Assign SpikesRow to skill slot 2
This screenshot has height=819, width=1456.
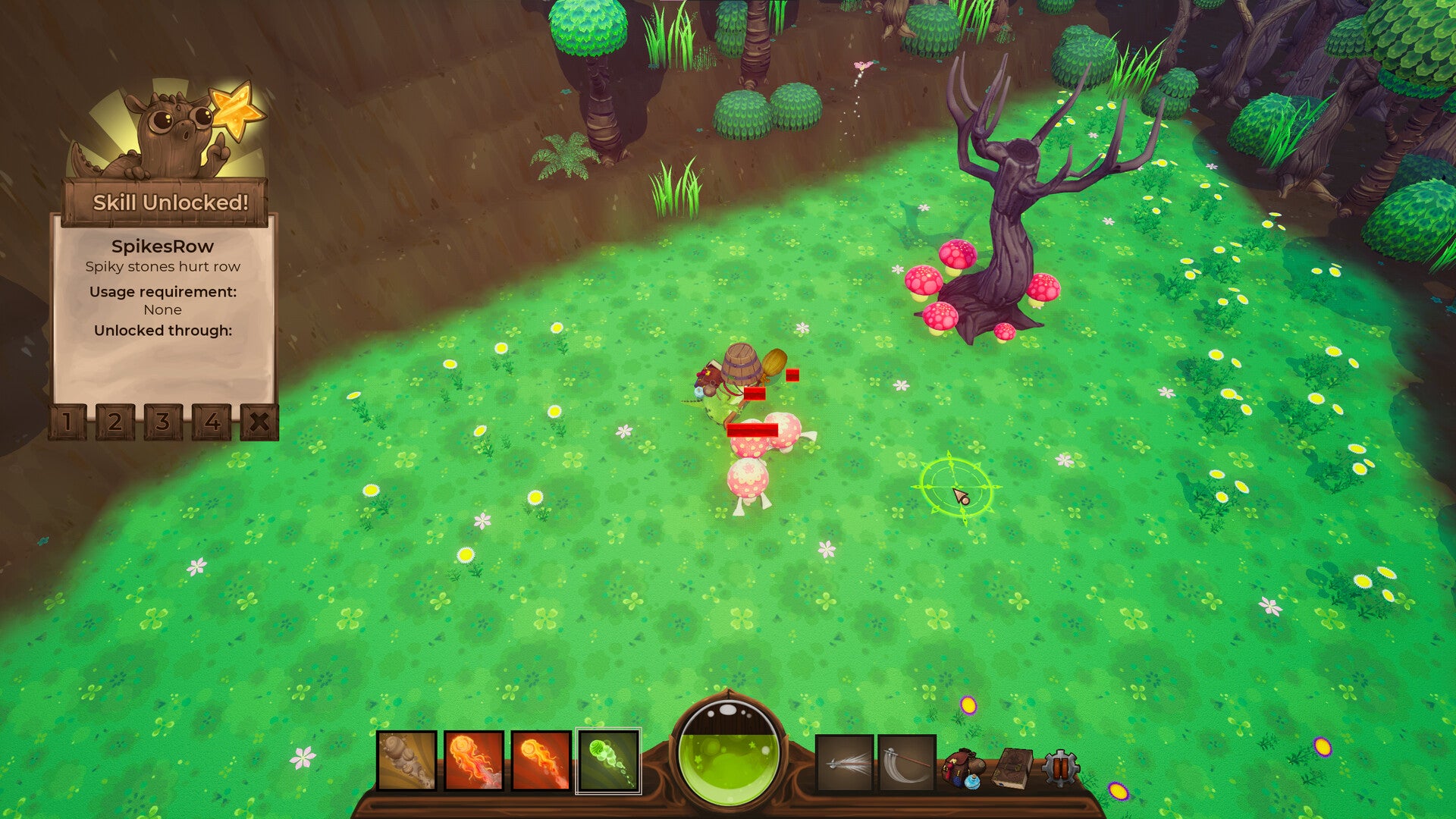pyautogui.click(x=115, y=422)
